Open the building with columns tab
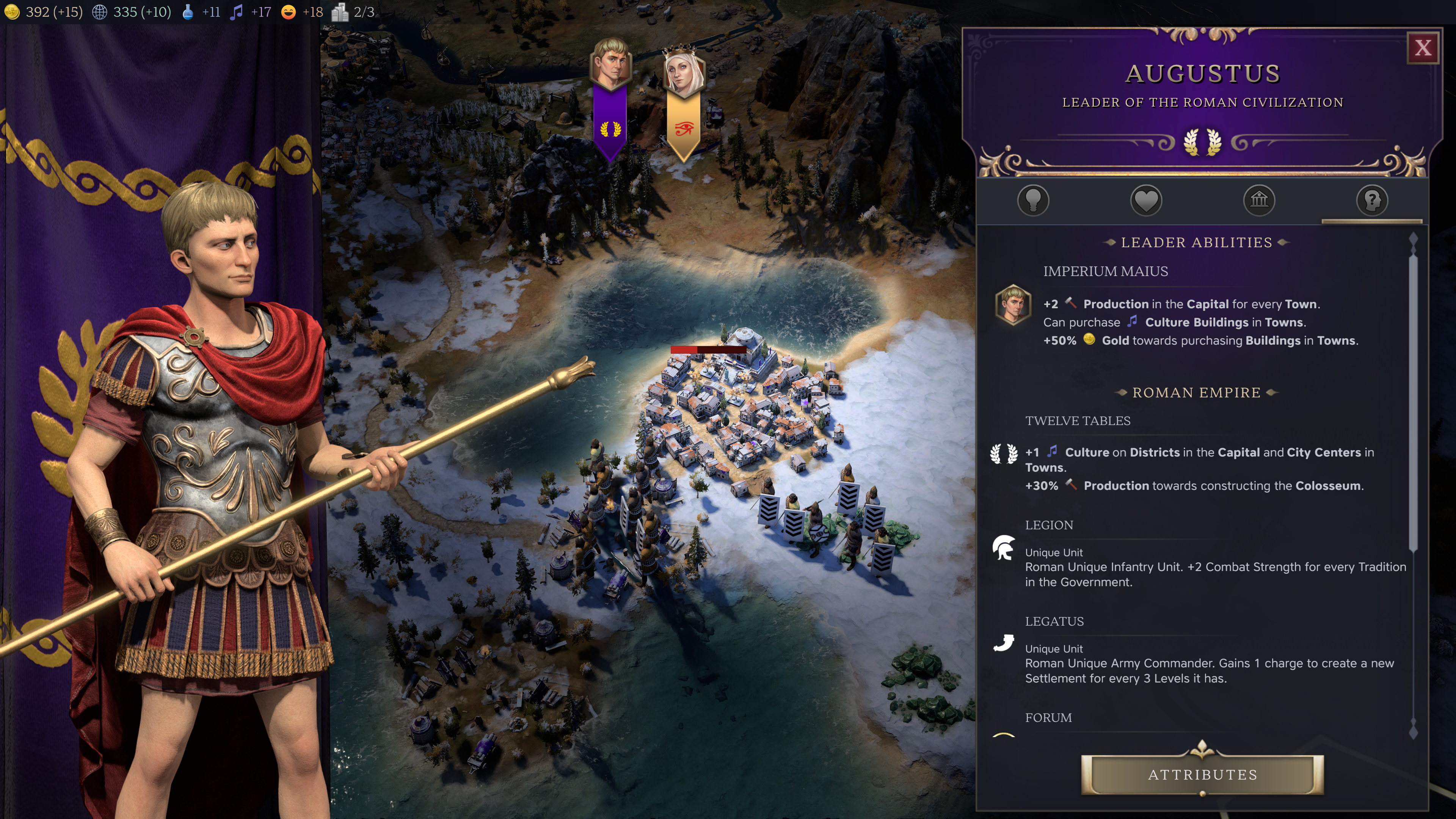The height and width of the screenshot is (819, 1456). (x=1259, y=200)
